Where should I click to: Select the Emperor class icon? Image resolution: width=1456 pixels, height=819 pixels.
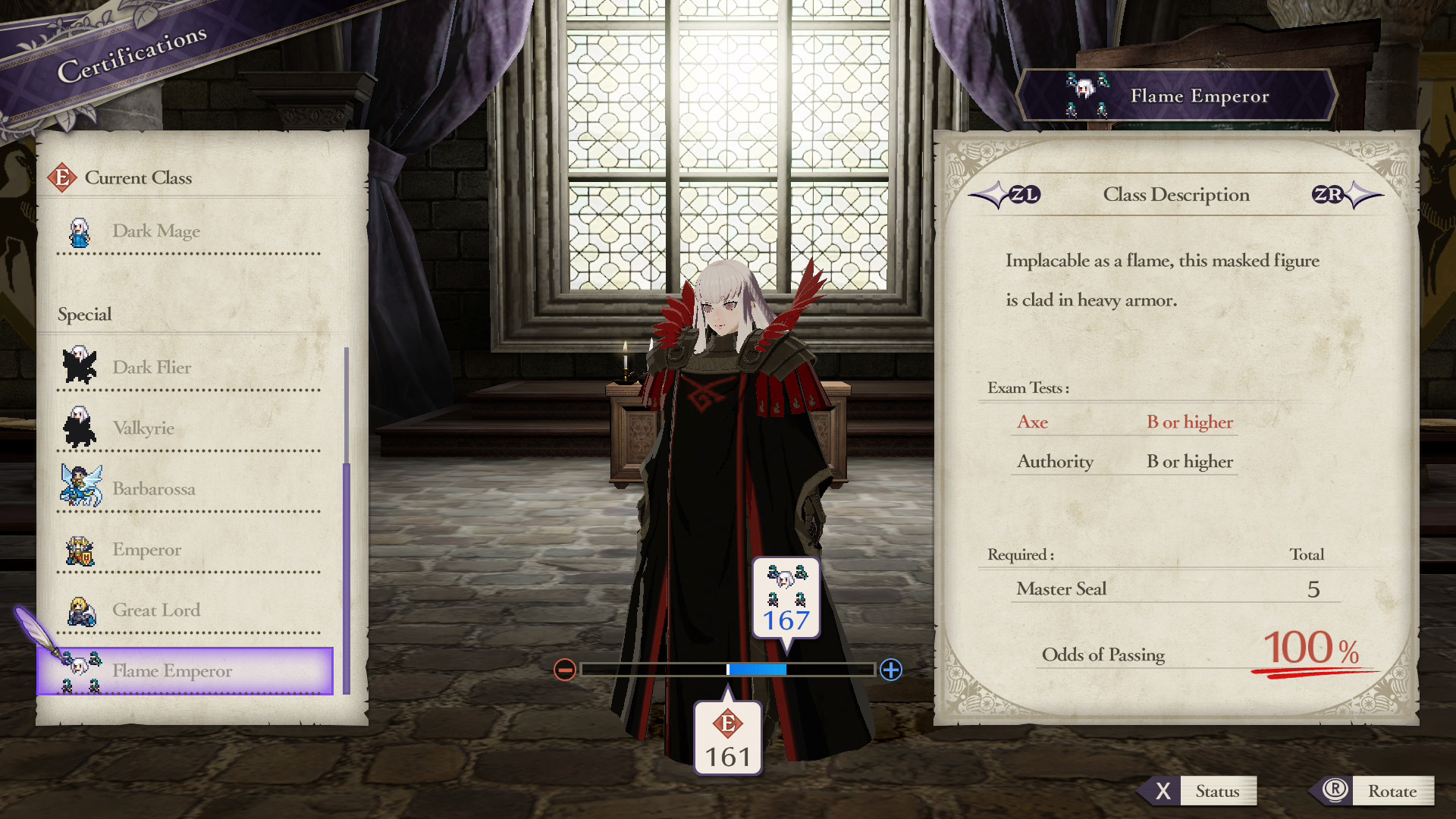78,549
